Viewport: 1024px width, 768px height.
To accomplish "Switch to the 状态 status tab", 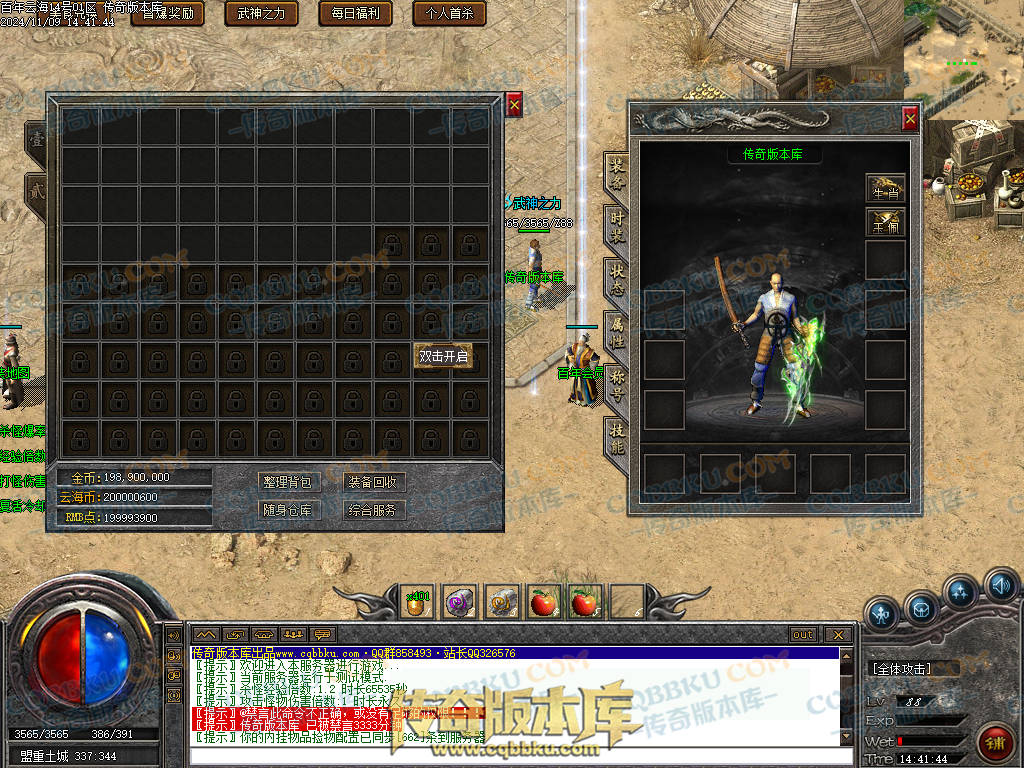I will [617, 279].
